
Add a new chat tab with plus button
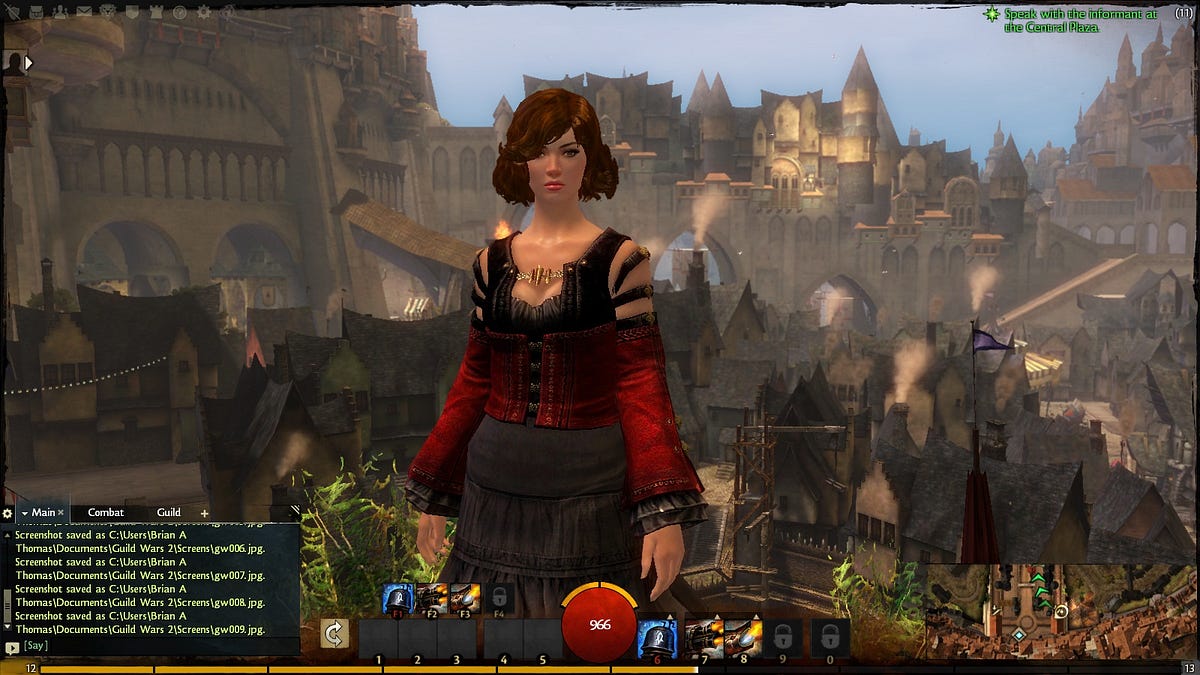pos(204,513)
